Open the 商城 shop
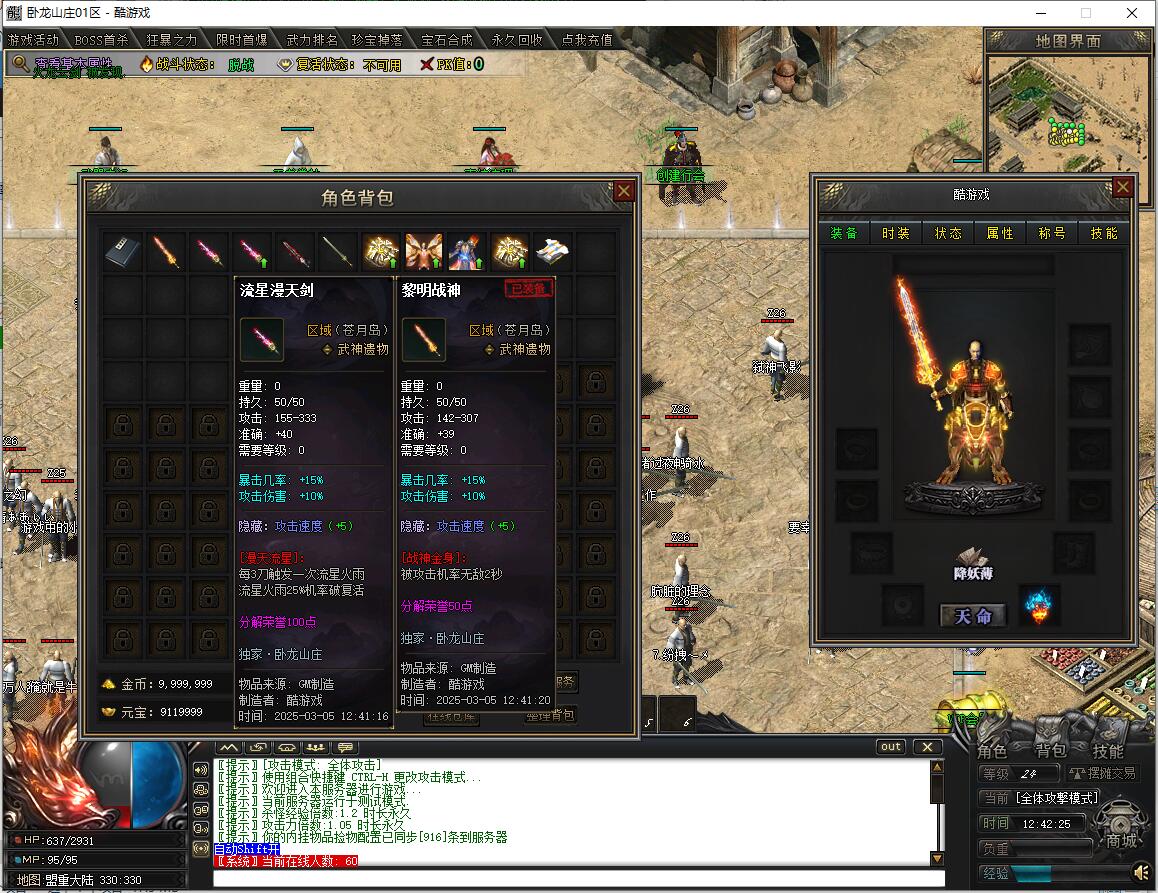The width and height of the screenshot is (1158, 893). pos(1120,841)
